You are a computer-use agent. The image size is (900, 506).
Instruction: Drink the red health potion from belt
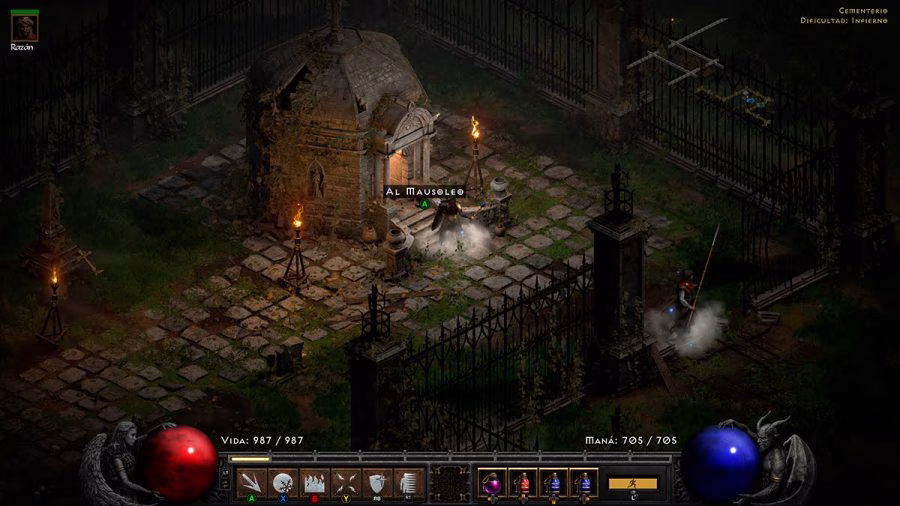point(524,483)
